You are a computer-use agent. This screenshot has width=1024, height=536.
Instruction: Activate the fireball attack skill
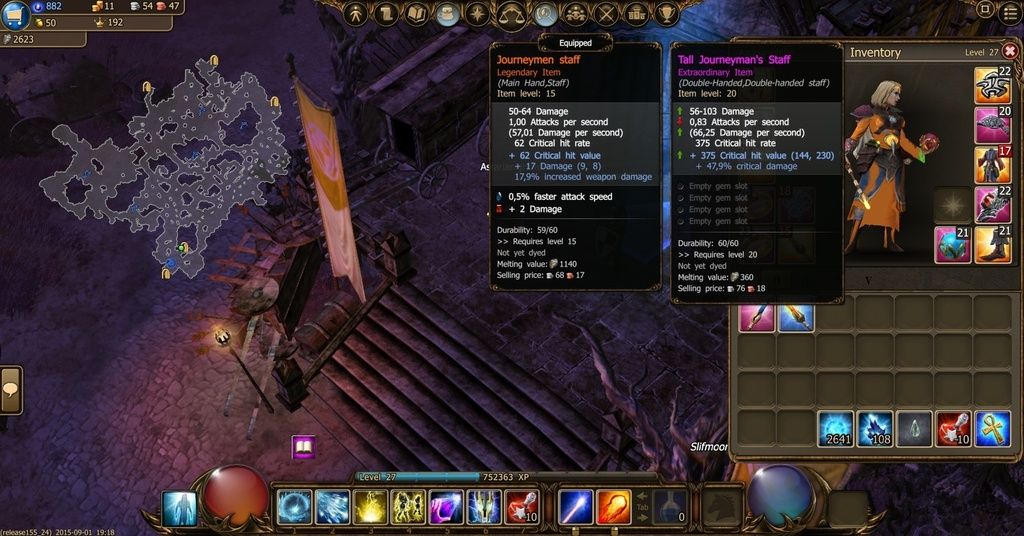pyautogui.click(x=614, y=507)
